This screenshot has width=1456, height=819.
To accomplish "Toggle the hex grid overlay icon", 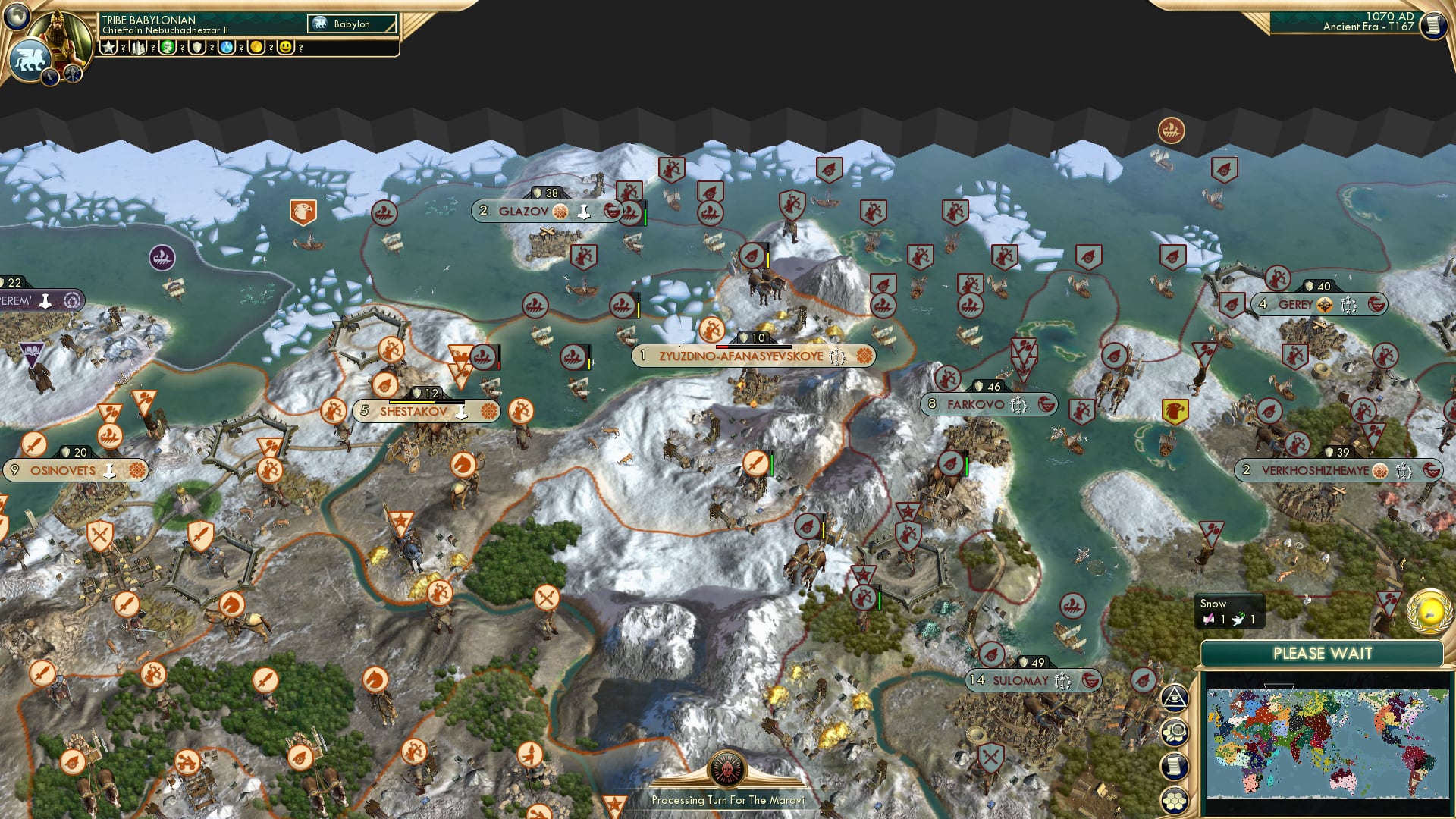I will pos(1175,801).
